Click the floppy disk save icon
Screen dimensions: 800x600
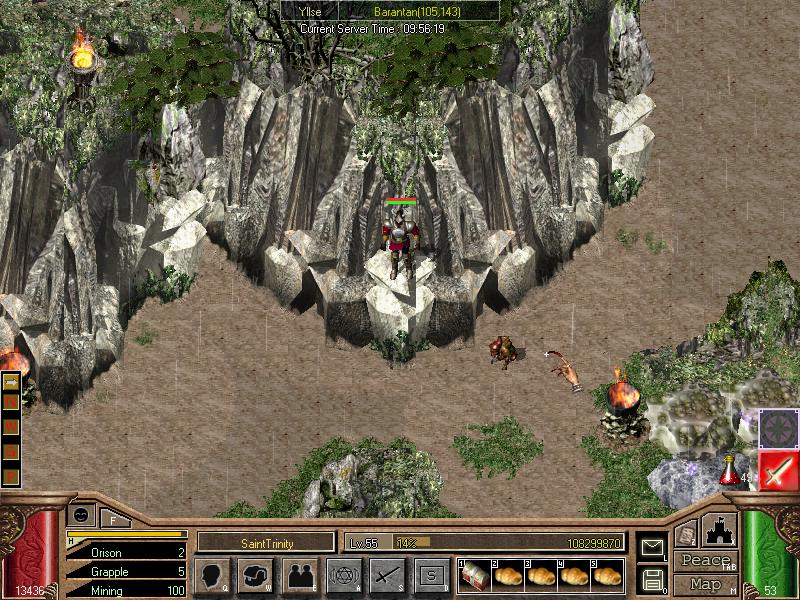(652, 578)
